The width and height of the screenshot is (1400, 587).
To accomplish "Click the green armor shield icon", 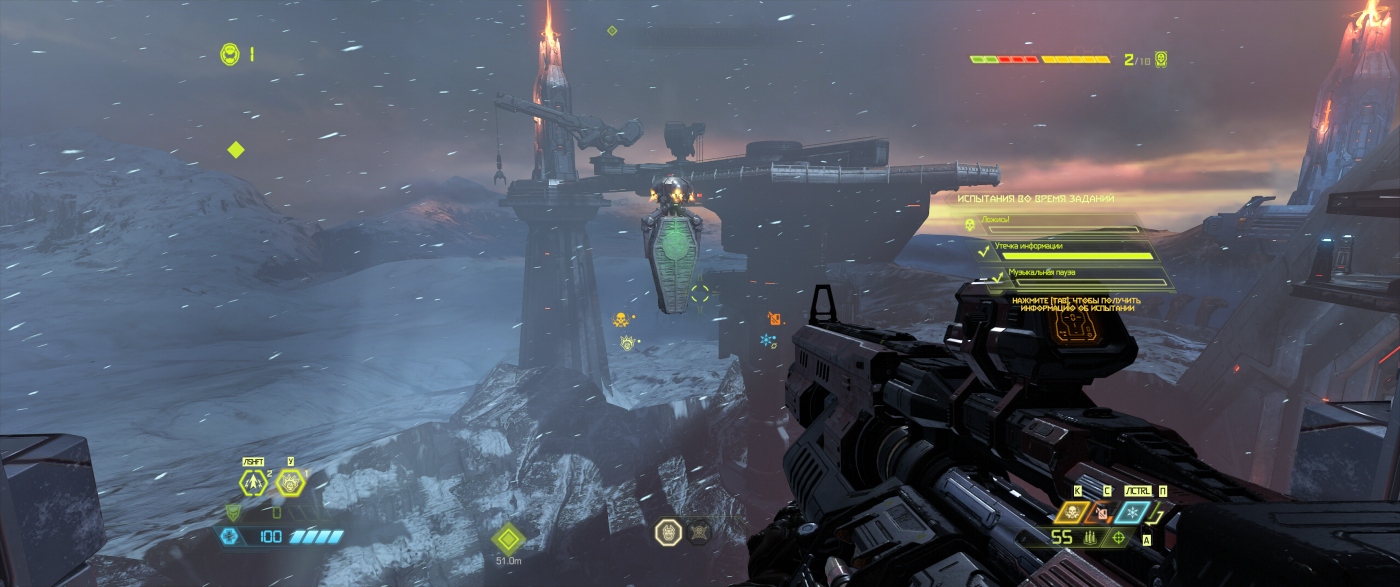I will pos(233,512).
